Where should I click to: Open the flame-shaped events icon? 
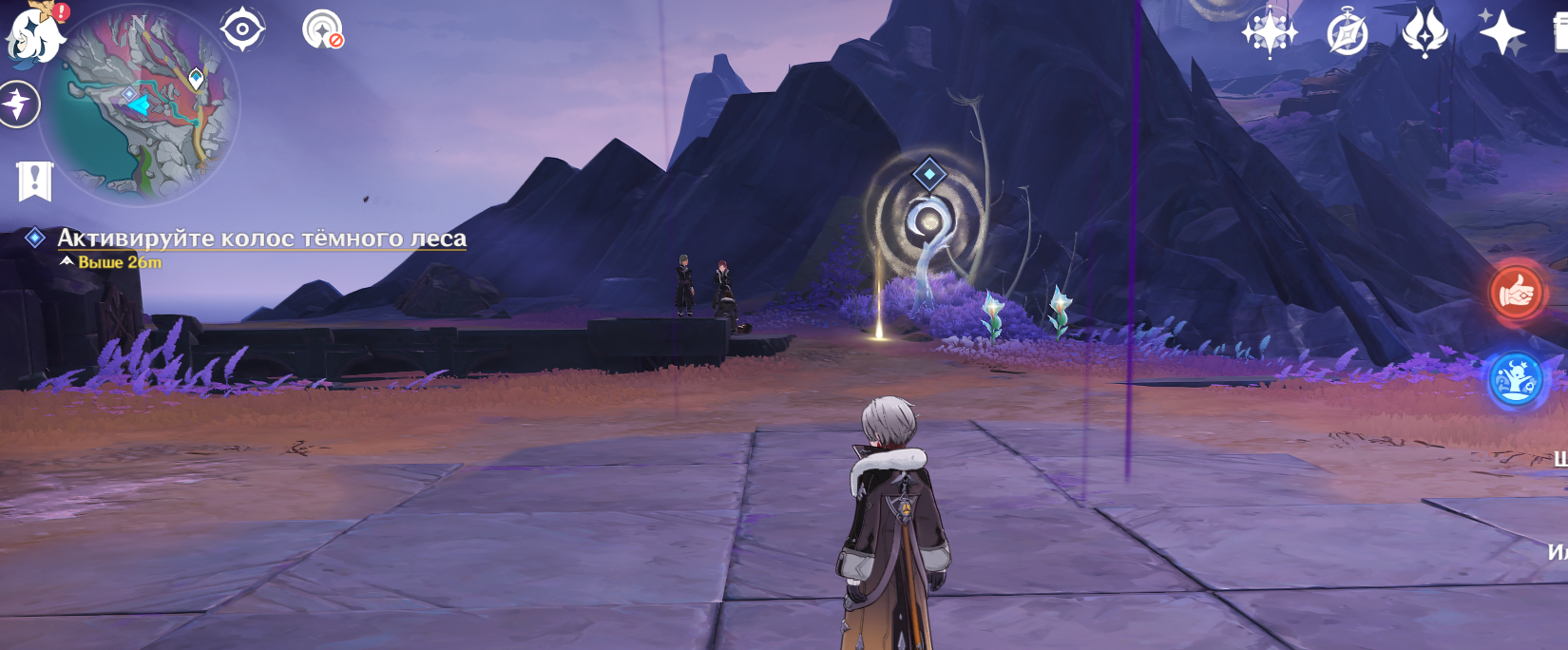point(1424,32)
